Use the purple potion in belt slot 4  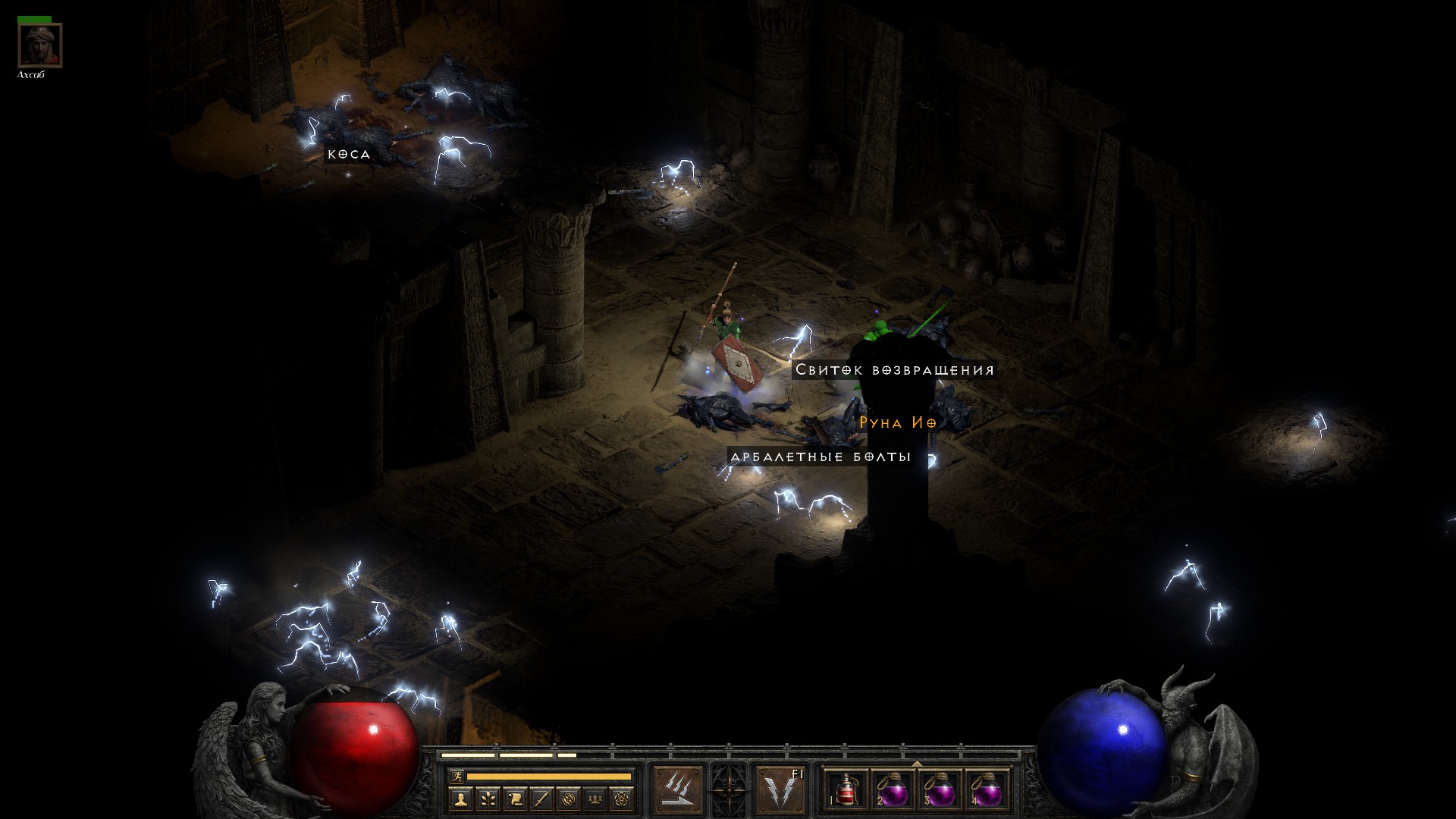coord(986,790)
